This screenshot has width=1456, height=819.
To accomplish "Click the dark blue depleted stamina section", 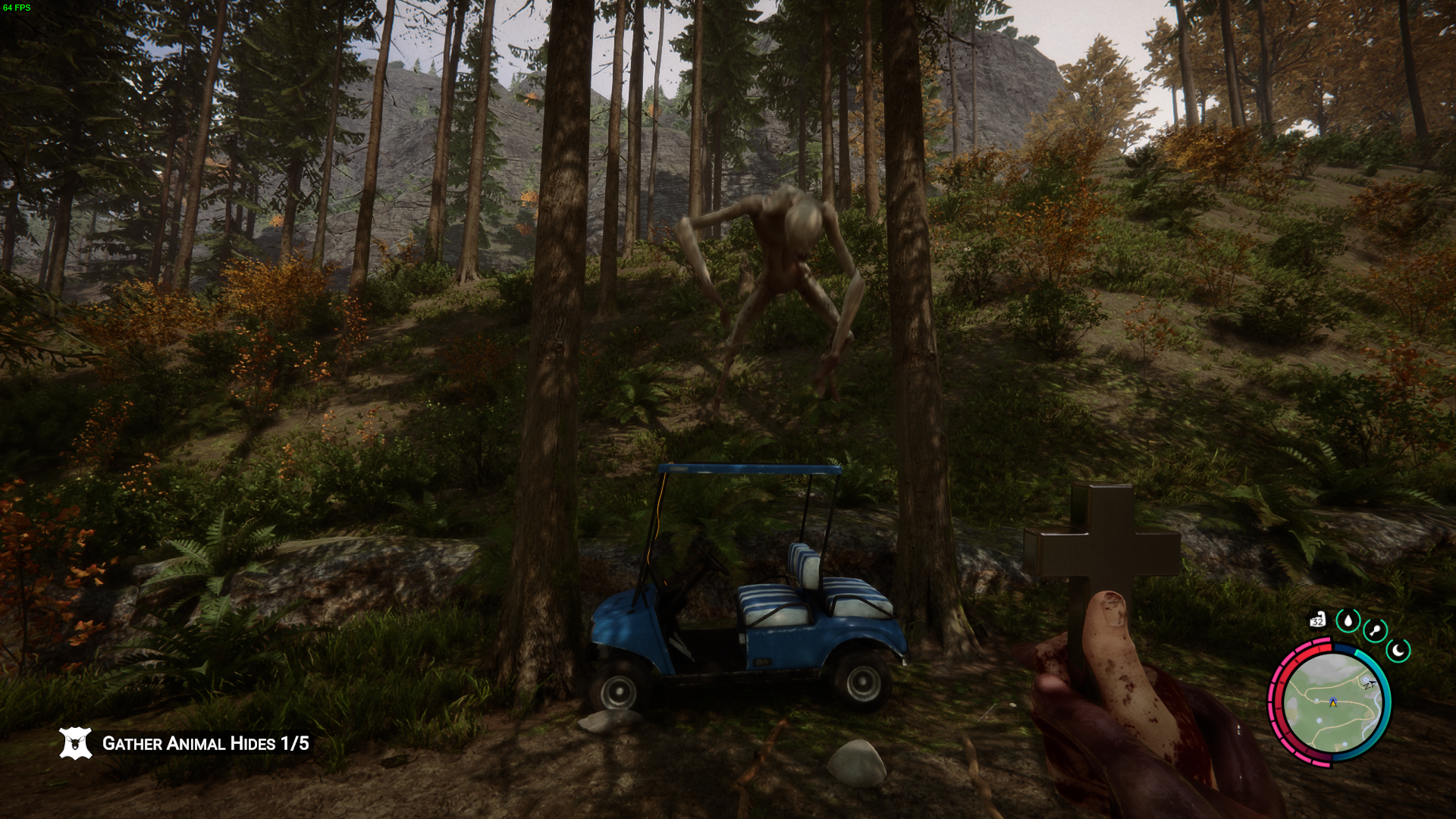I will 1344,647.
